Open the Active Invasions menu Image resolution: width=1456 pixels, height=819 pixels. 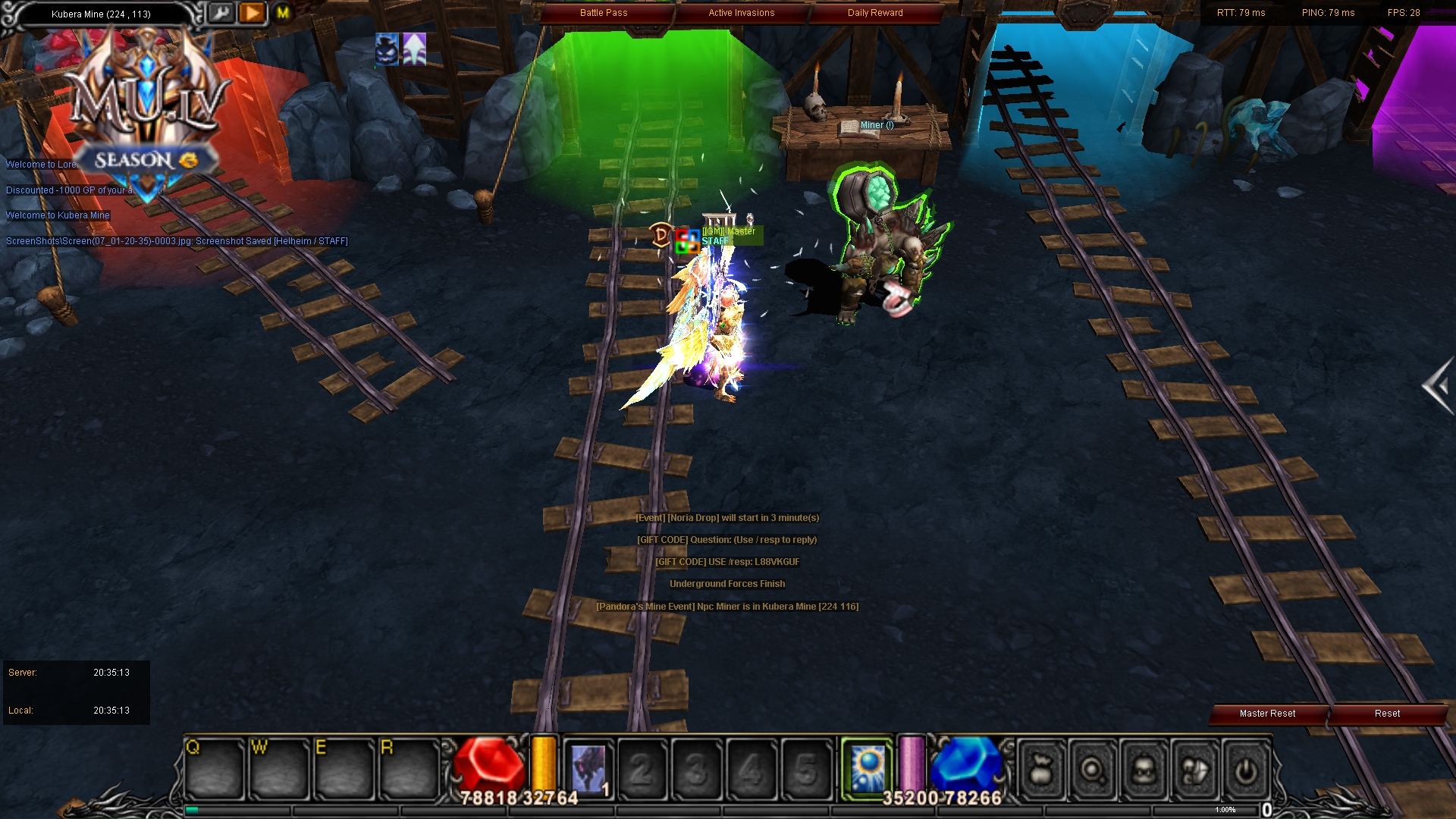(x=741, y=12)
